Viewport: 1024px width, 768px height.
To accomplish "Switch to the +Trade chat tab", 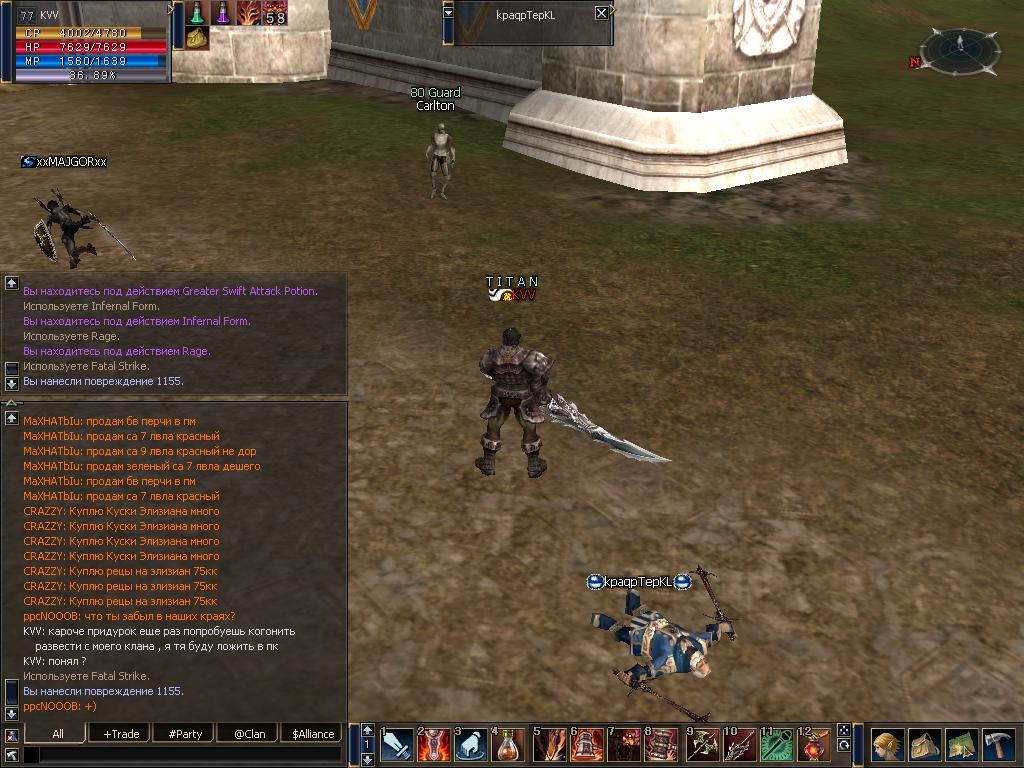I will pyautogui.click(x=121, y=733).
